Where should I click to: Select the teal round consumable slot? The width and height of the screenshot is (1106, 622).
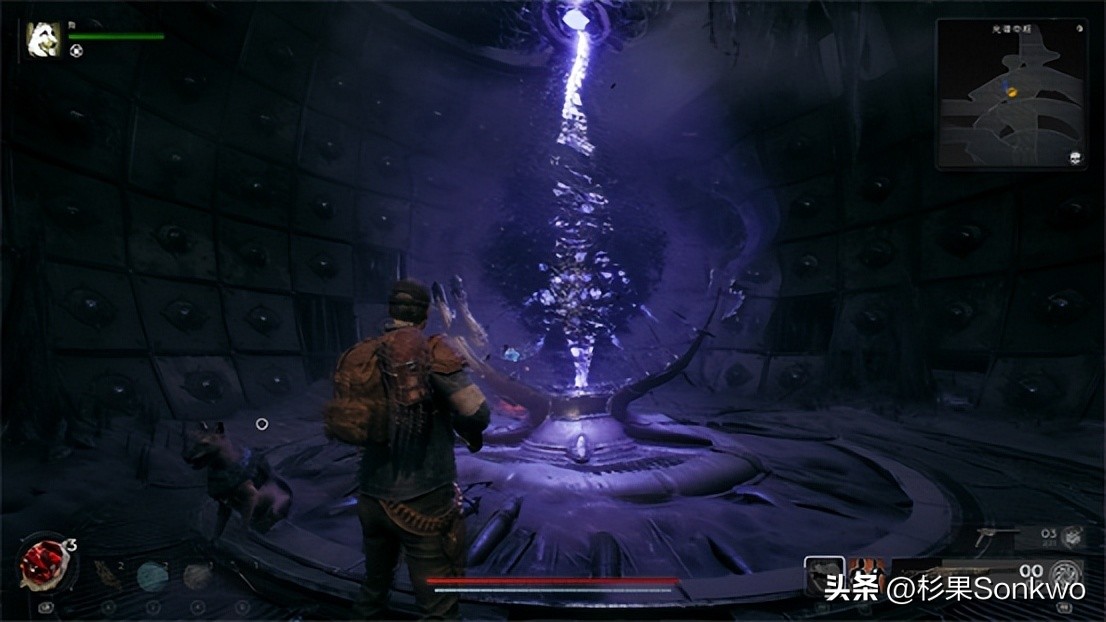152,575
